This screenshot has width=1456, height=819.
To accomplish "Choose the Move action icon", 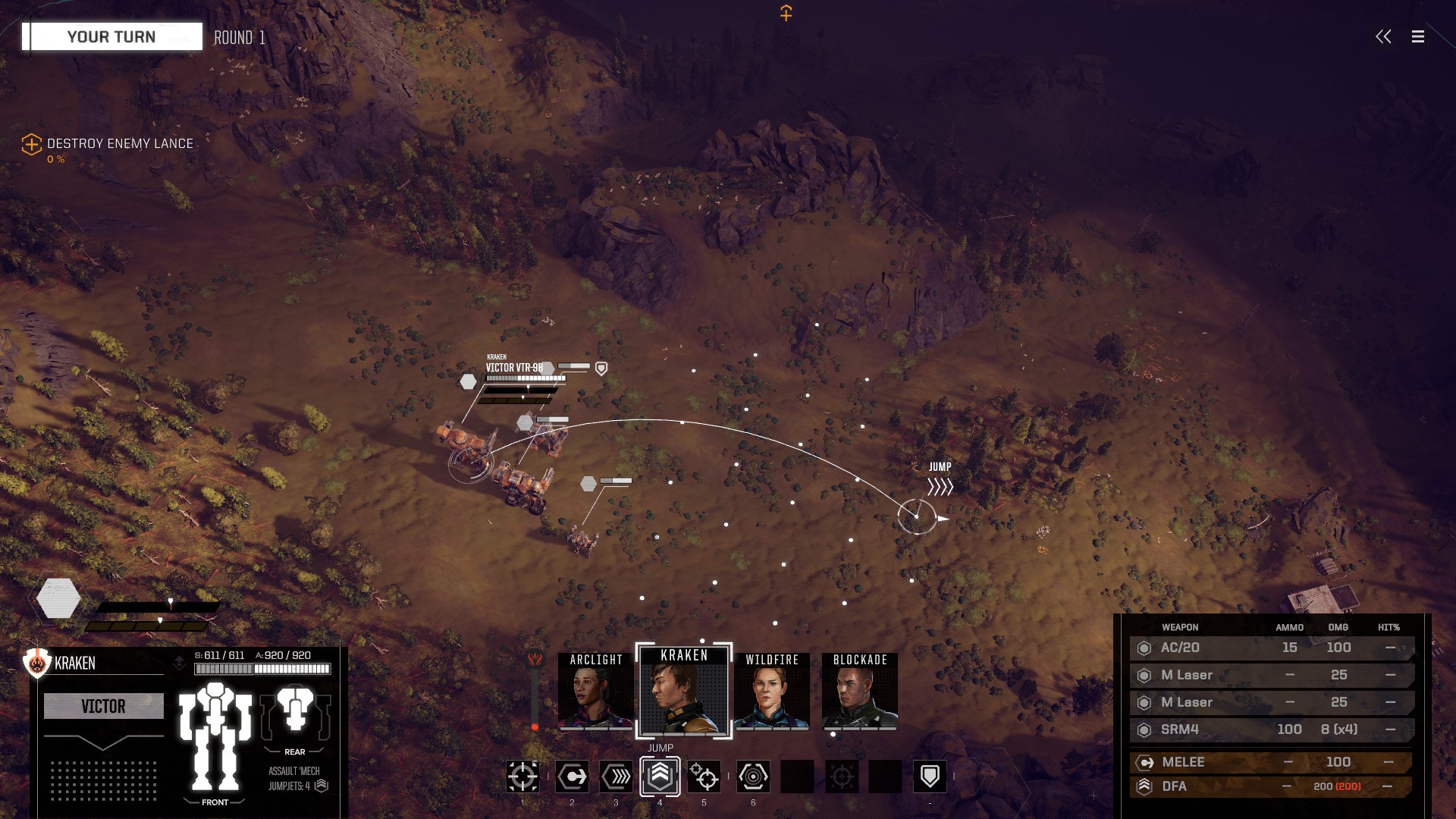I will coord(572,777).
